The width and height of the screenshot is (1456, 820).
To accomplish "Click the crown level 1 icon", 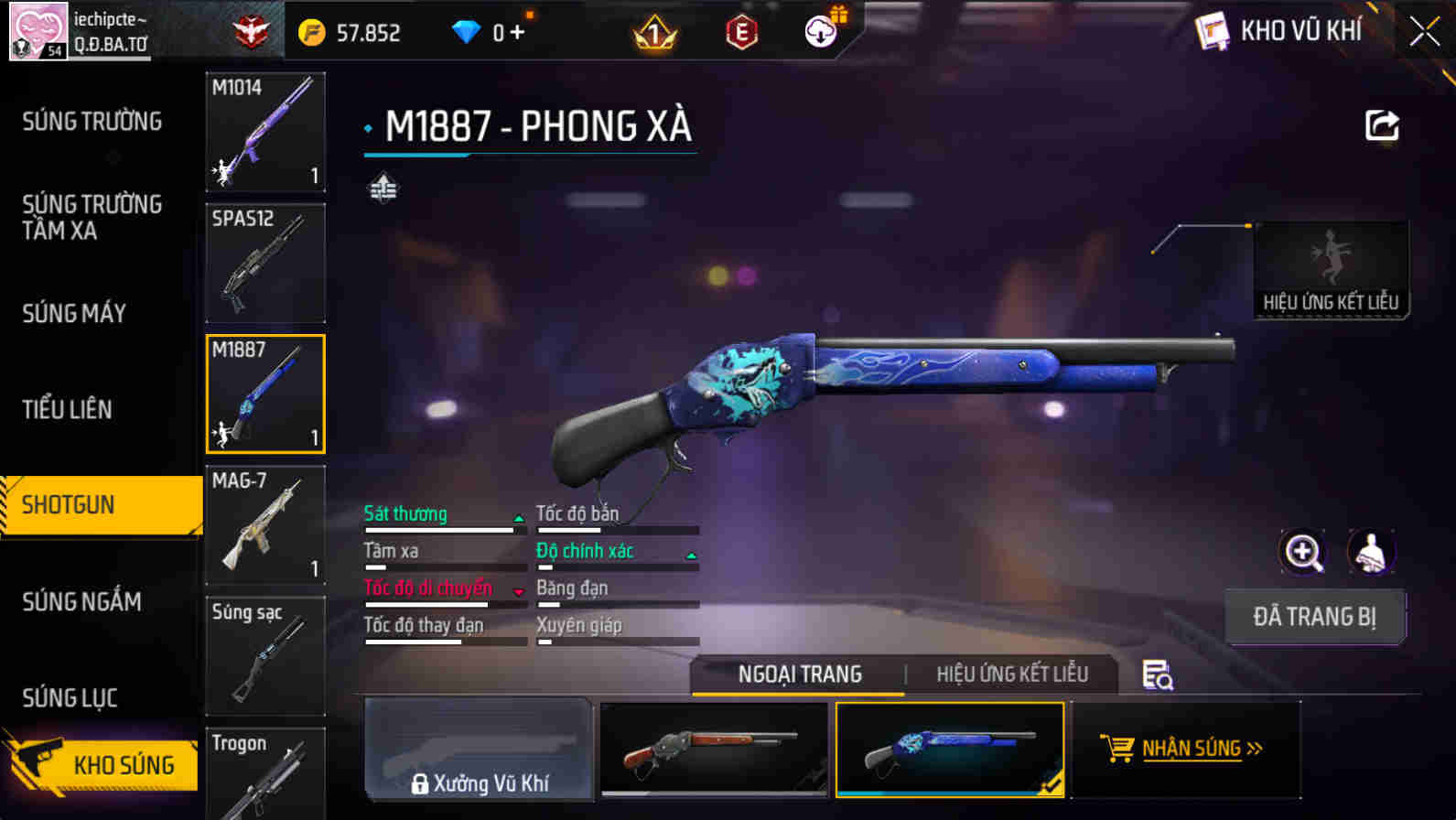I will pos(653,32).
